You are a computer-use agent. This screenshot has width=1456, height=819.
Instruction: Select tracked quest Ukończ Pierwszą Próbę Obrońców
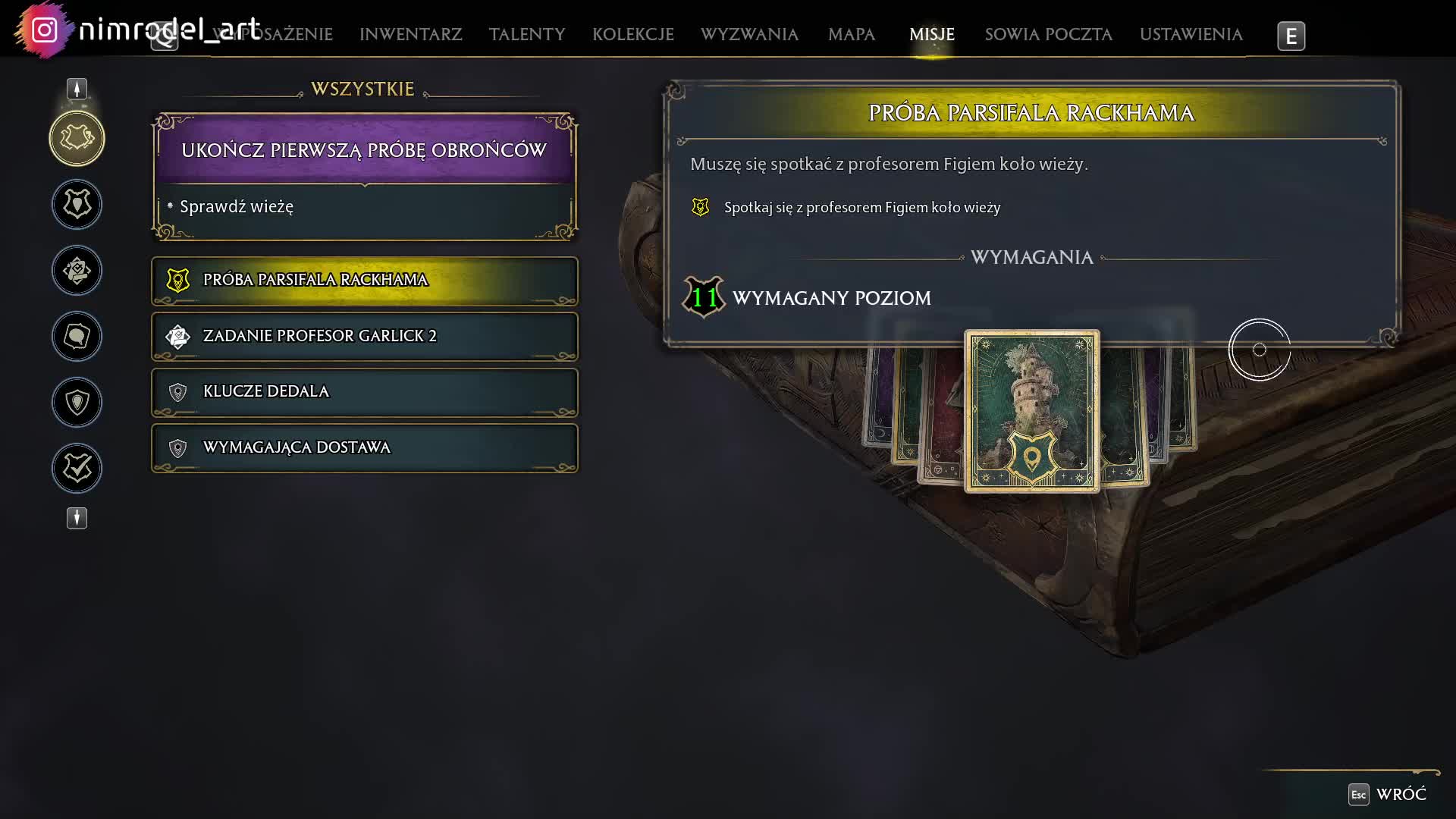click(364, 150)
